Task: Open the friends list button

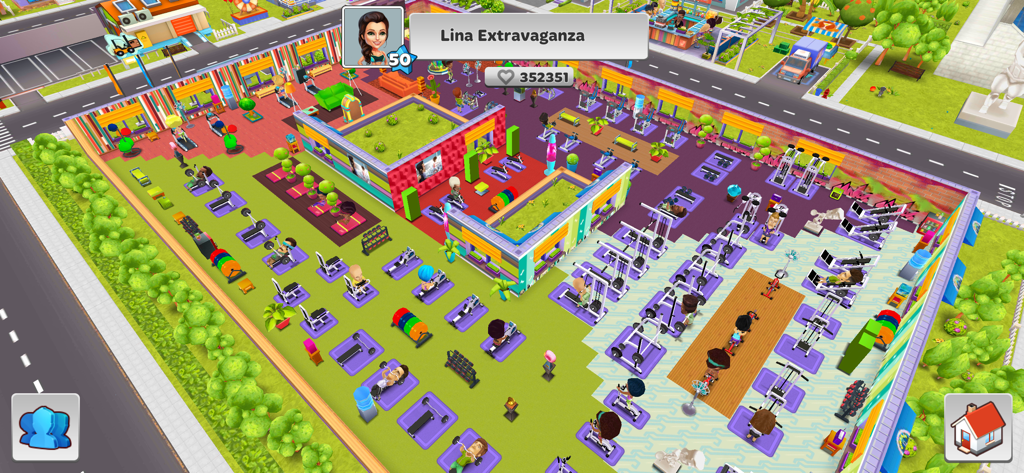Action: (x=45, y=426)
